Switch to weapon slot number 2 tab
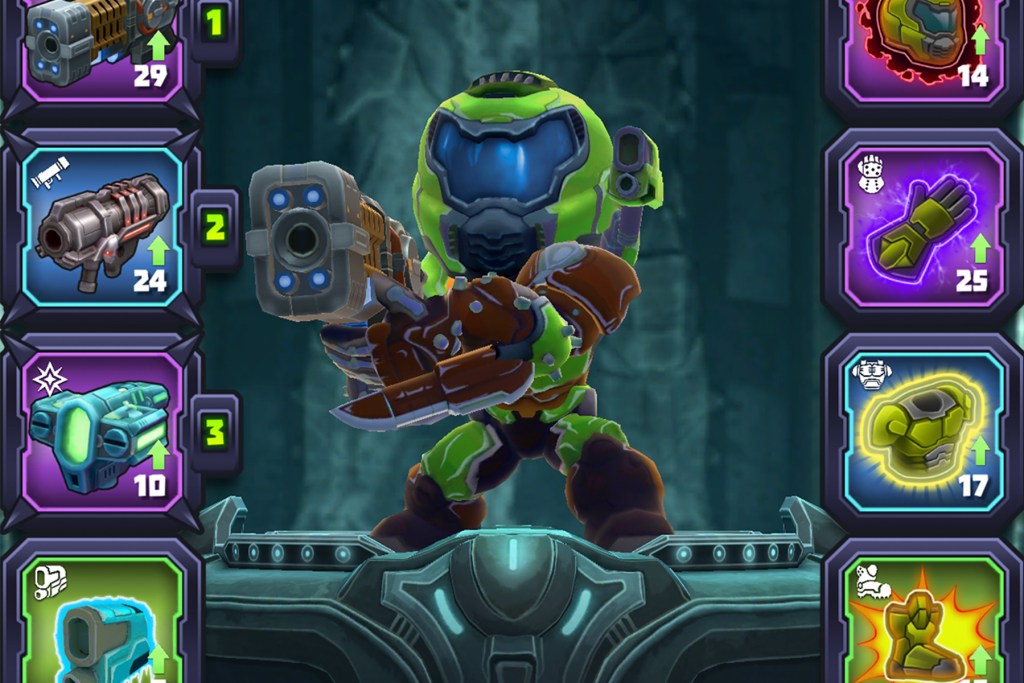The height and width of the screenshot is (683, 1024). click(x=214, y=228)
